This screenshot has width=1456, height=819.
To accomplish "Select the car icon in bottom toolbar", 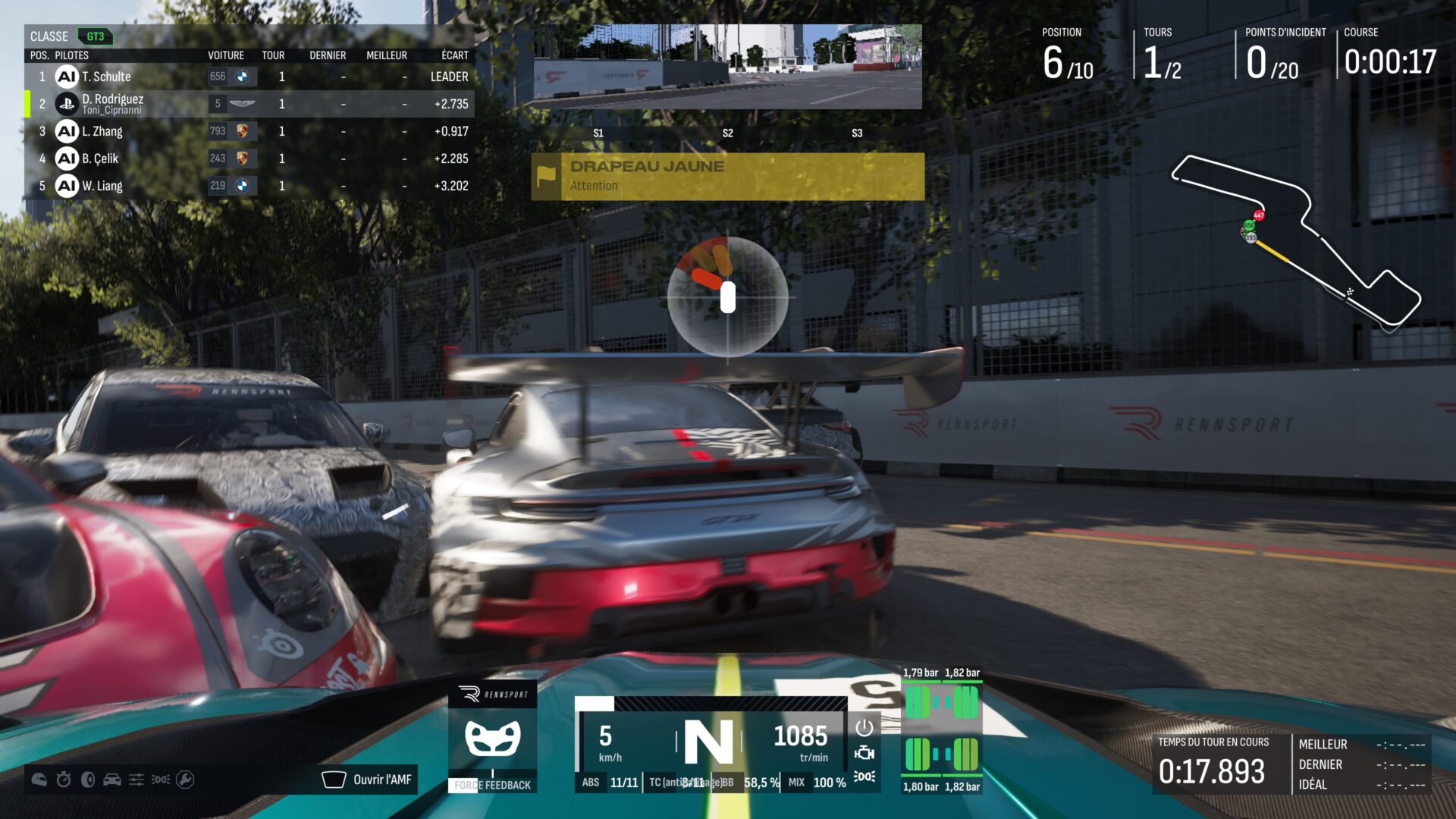I will click(112, 780).
